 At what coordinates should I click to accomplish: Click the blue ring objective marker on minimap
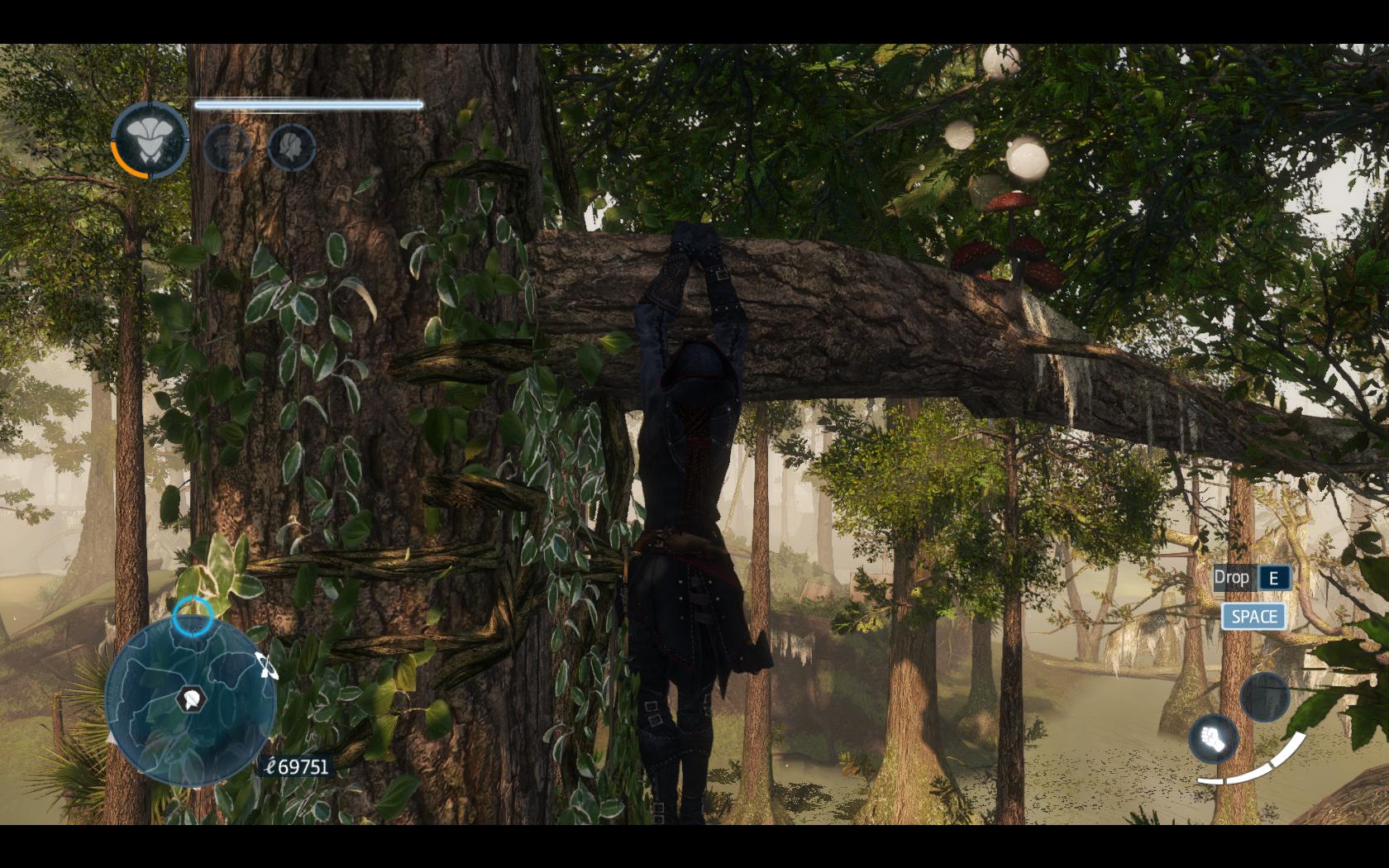click(193, 615)
